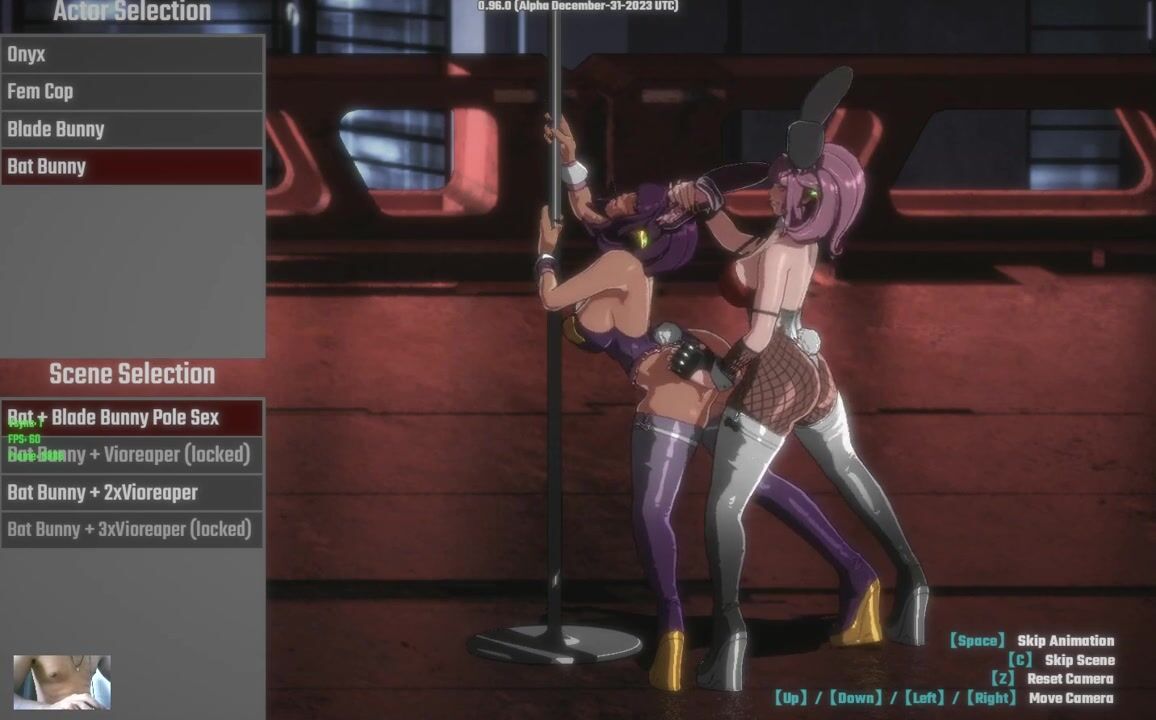Choose the Bat Bunny + 2xVioreaper scene
Viewport: 1156px width, 720px height.
[x=131, y=492]
